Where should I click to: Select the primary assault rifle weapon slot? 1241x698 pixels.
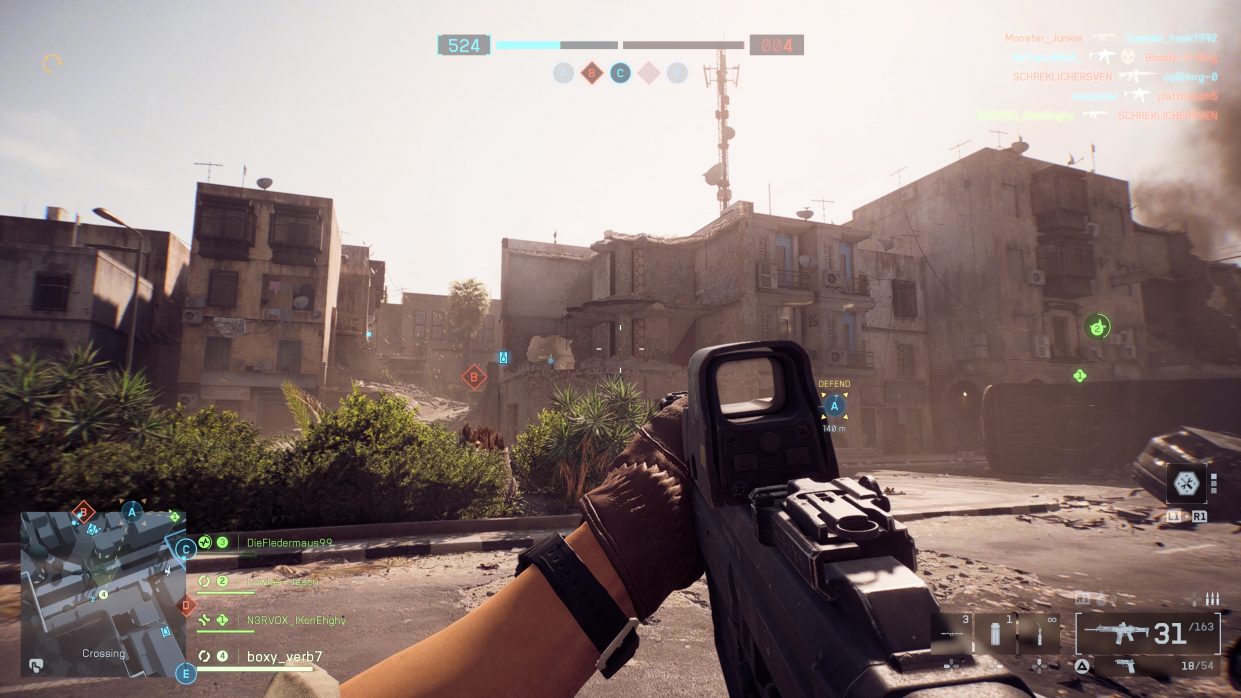(1147, 634)
